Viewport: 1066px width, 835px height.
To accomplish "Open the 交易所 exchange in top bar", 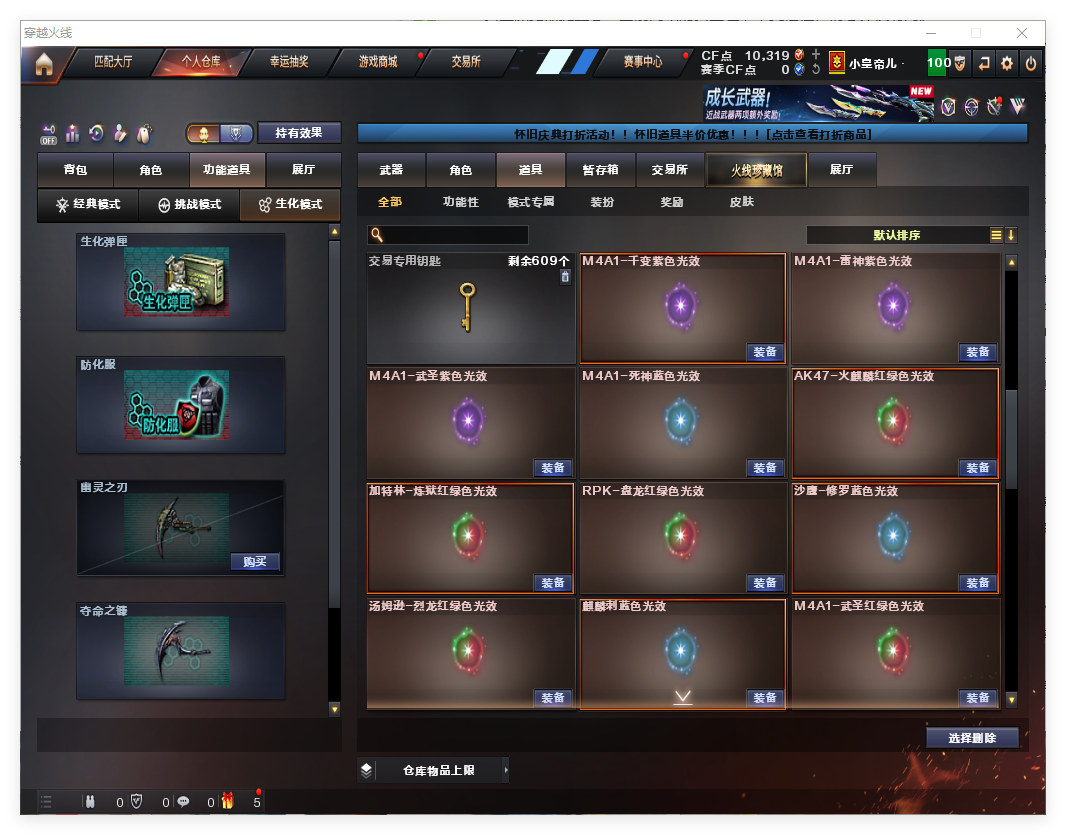I will (x=466, y=62).
